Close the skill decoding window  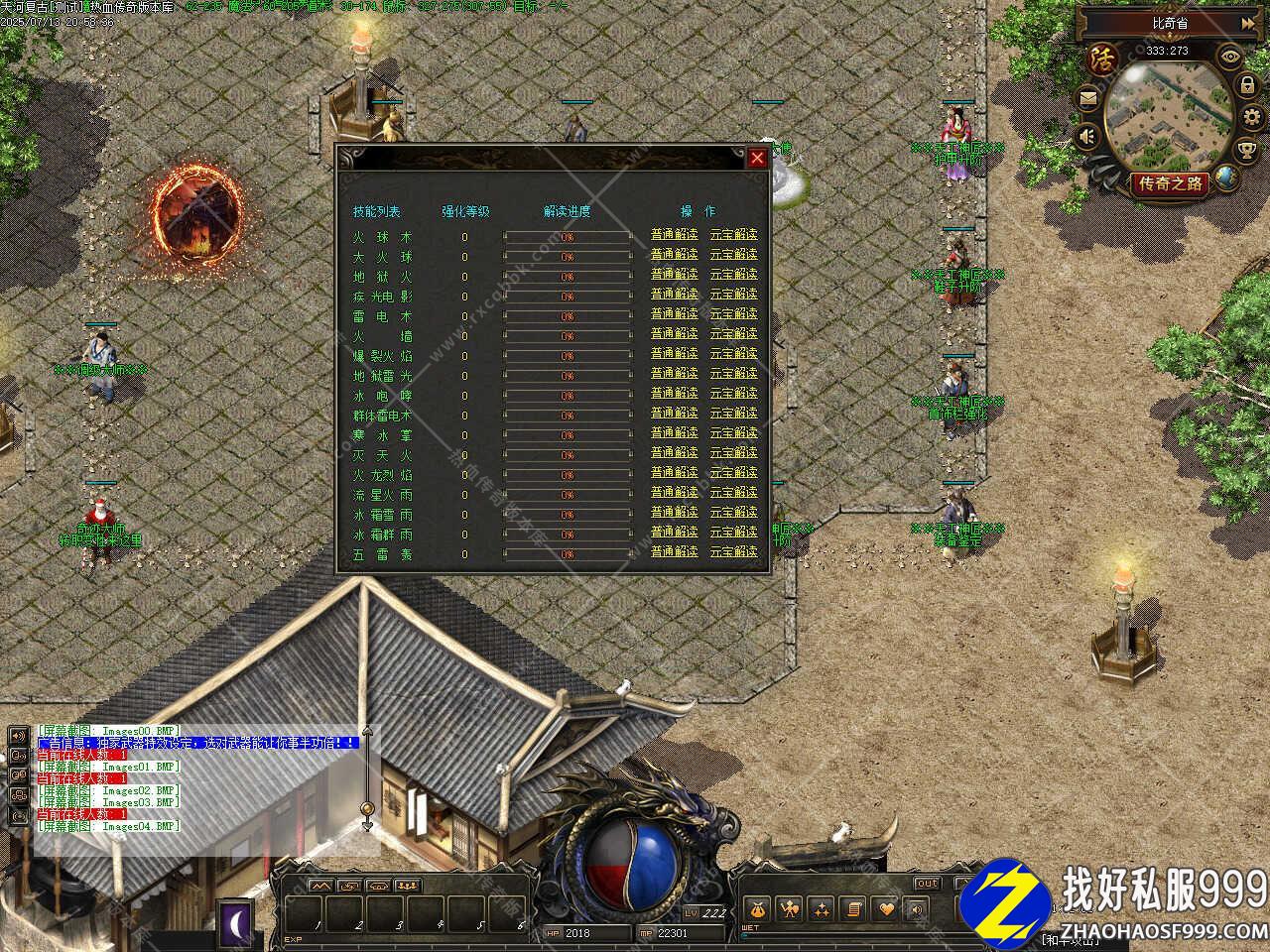757,158
